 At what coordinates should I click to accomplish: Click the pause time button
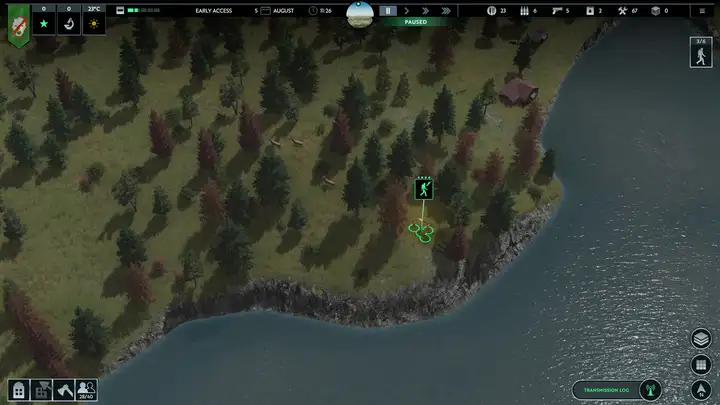click(387, 10)
